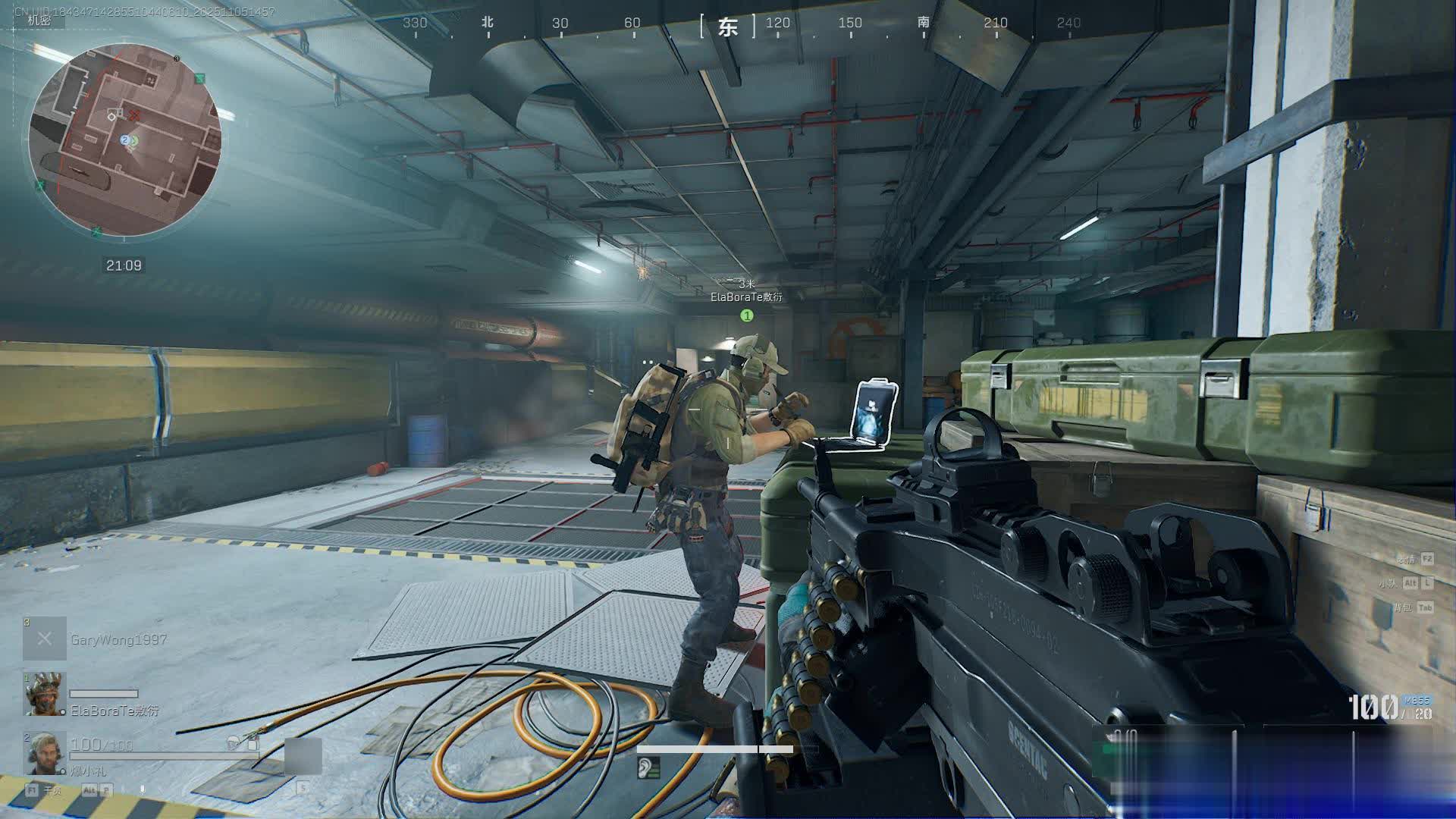Select GaryWong1997's squad slot
Image resolution: width=1456 pixels, height=819 pixels.
click(44, 639)
